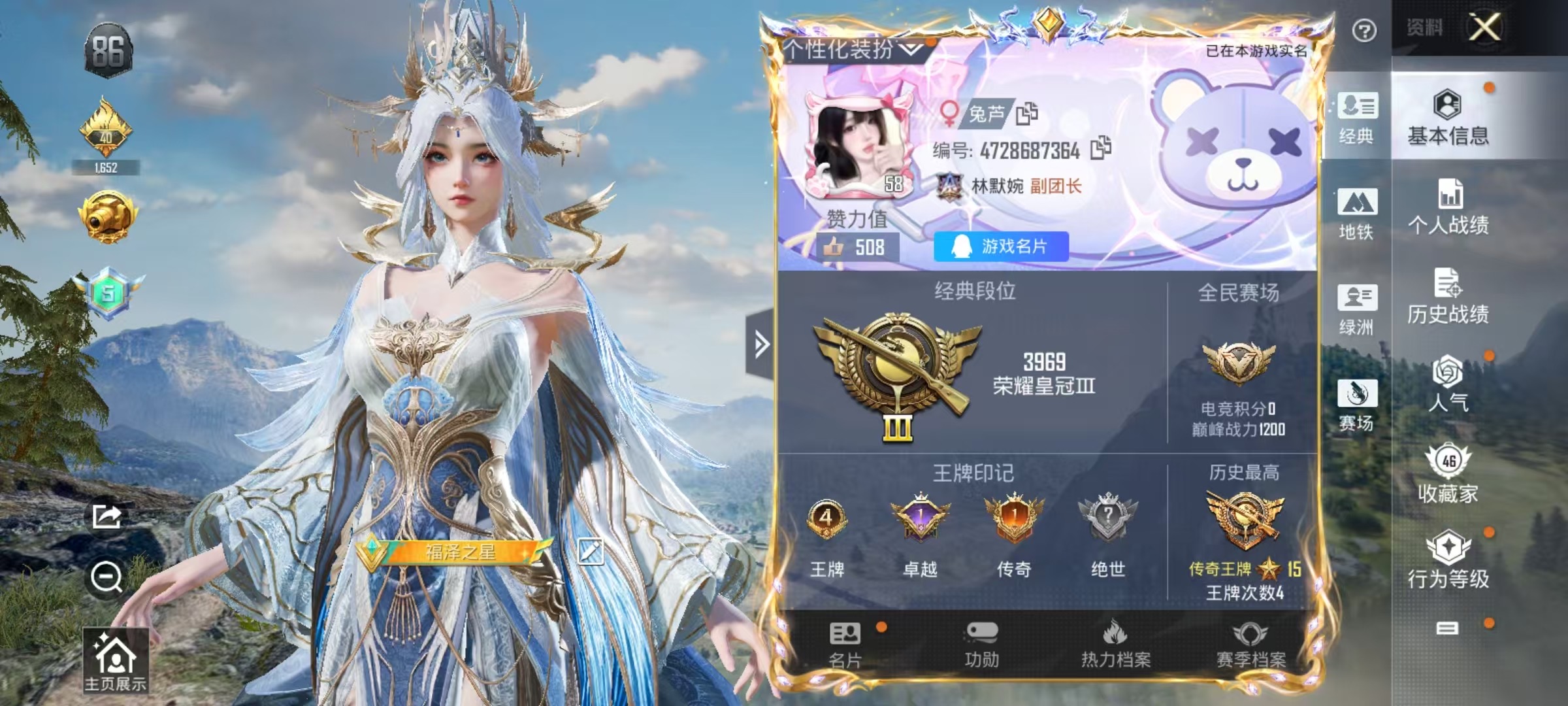
Task: Open the 赛场 arena tab
Action: [1357, 405]
